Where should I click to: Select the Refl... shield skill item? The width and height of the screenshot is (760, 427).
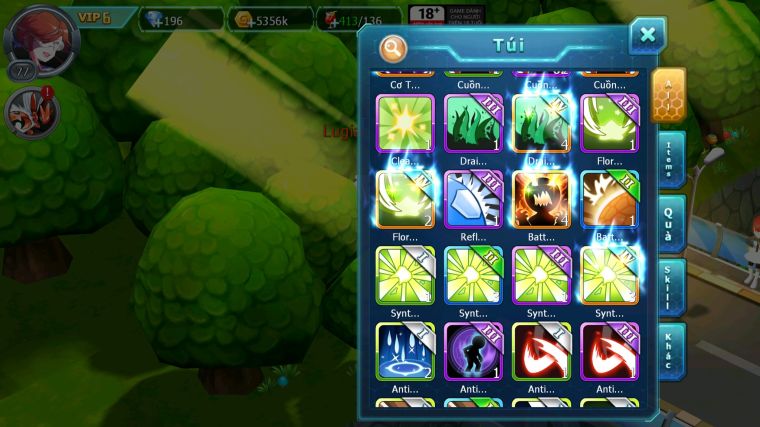pos(473,200)
